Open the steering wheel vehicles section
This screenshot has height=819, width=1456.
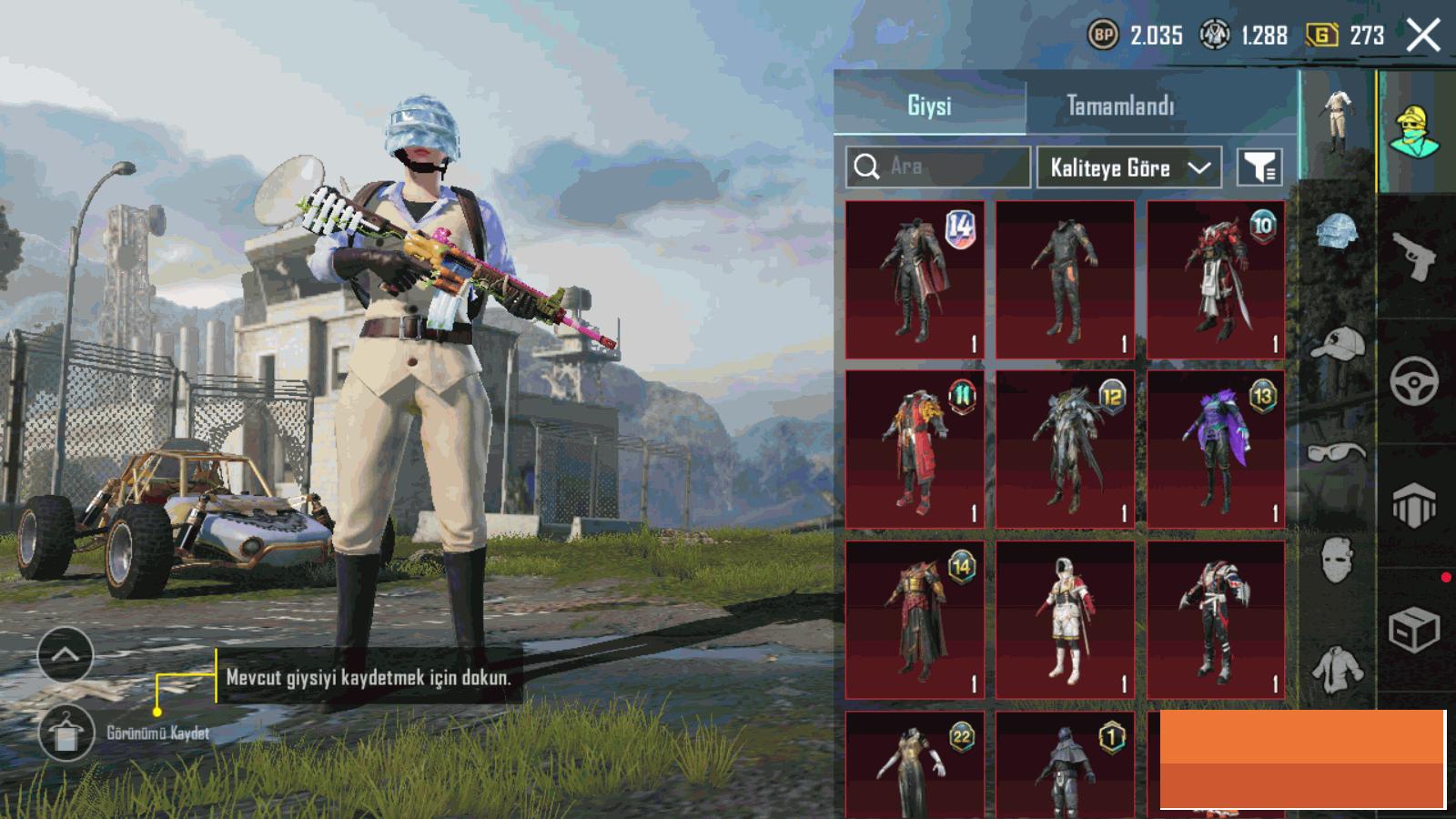point(1414,380)
